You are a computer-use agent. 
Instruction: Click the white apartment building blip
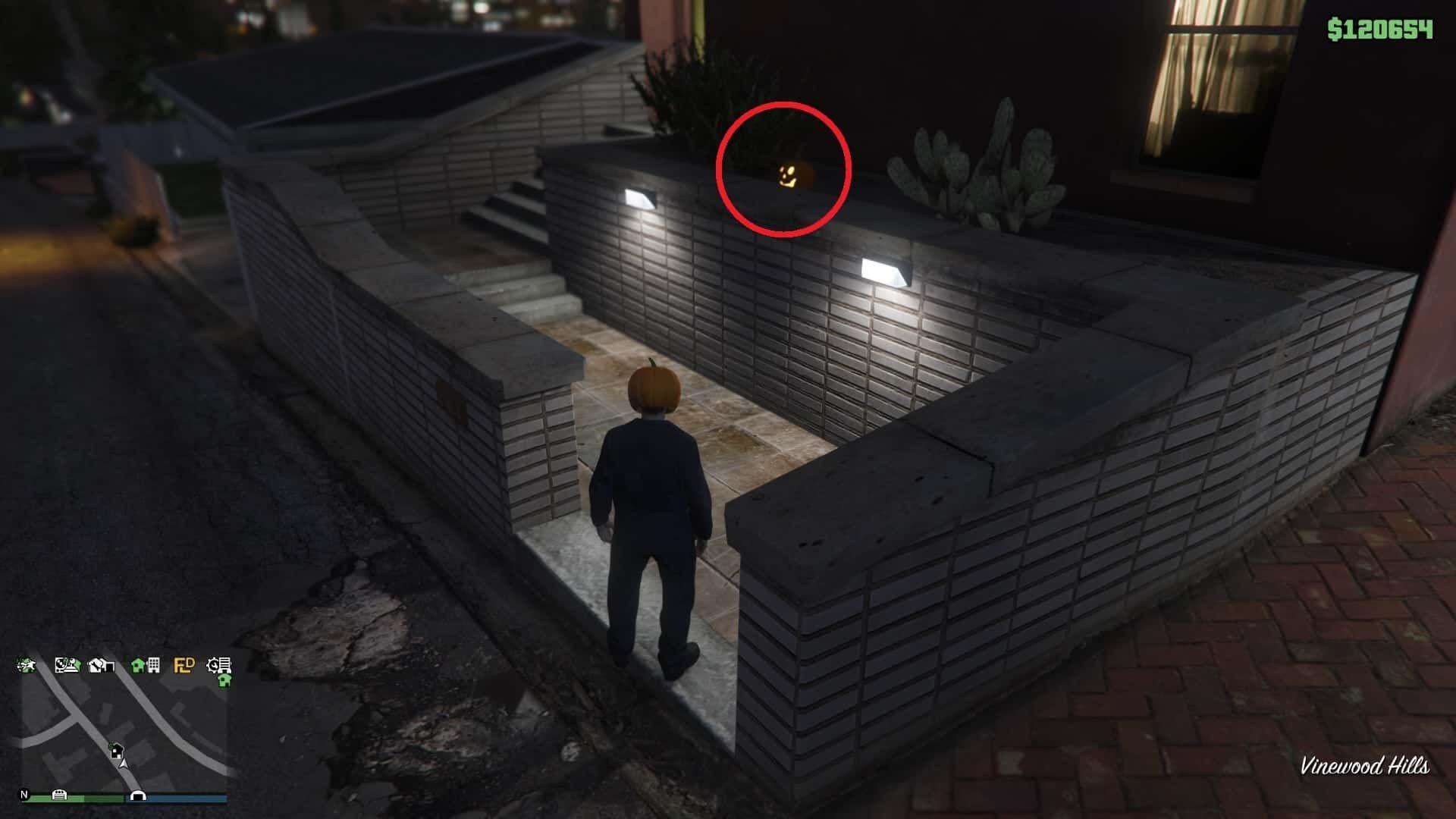(x=153, y=666)
